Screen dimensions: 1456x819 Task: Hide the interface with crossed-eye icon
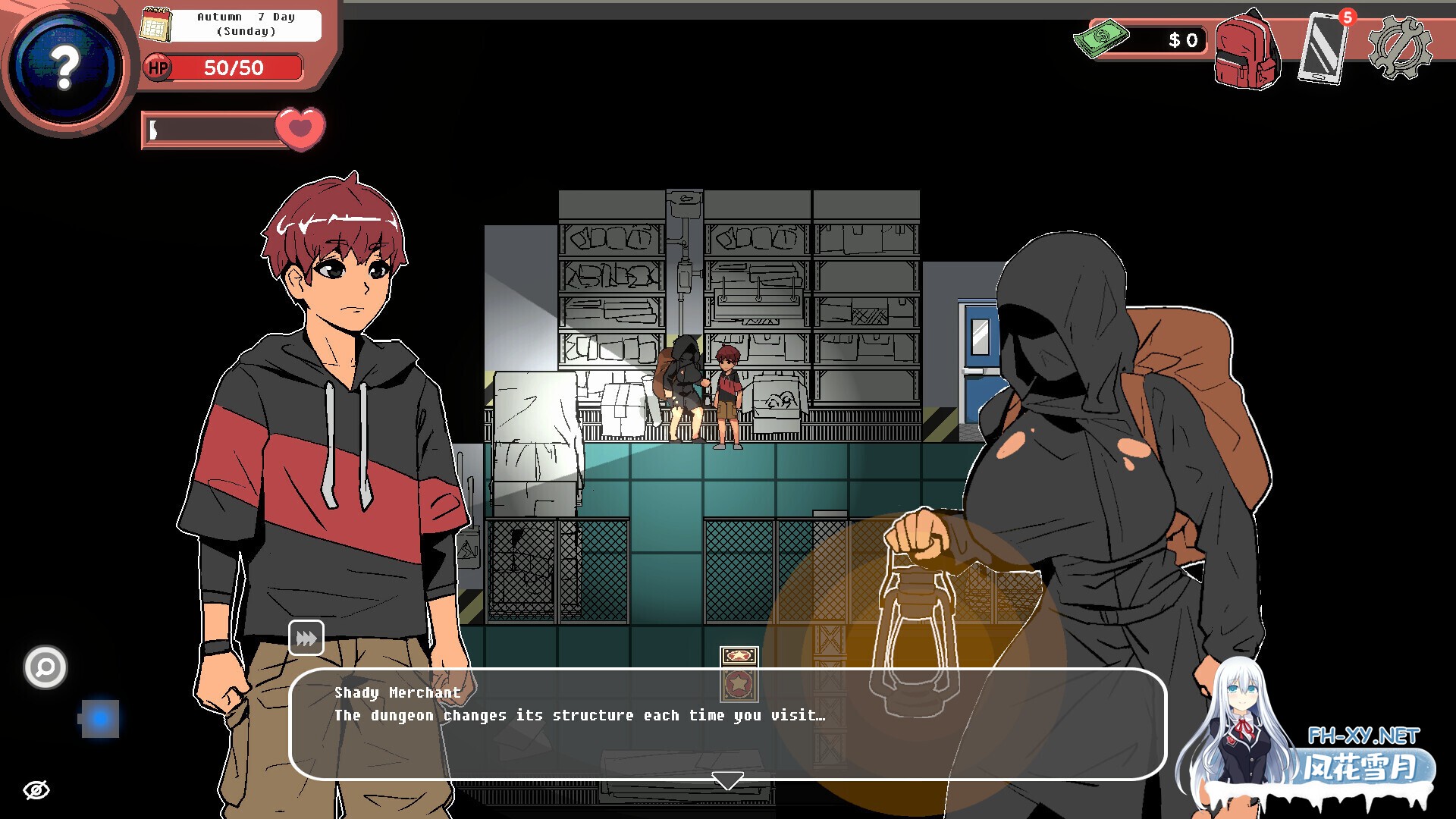pos(36,790)
